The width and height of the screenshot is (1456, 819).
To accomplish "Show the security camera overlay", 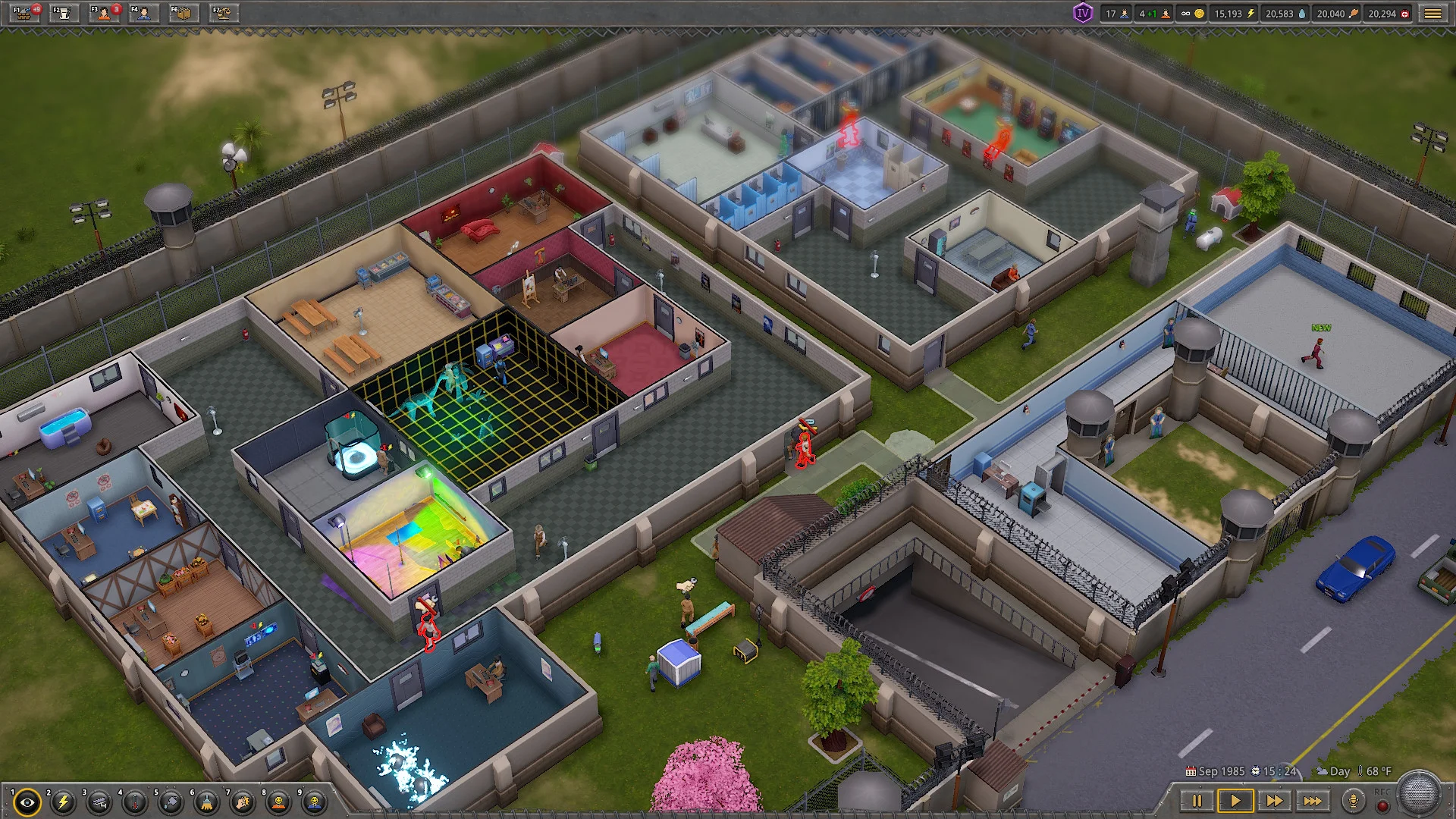I will [99, 802].
